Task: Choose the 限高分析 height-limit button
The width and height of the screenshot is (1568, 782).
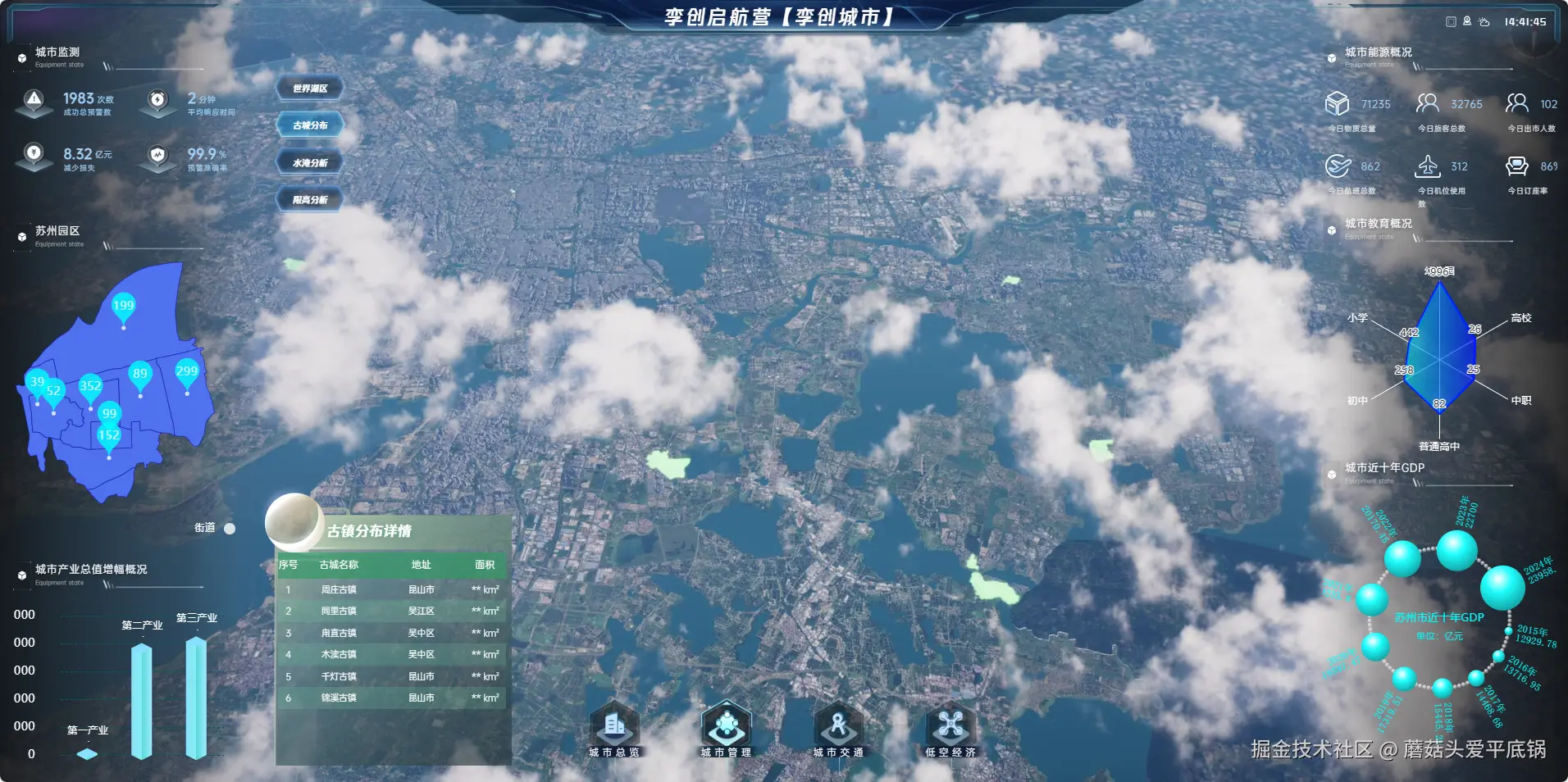Action: [310, 200]
